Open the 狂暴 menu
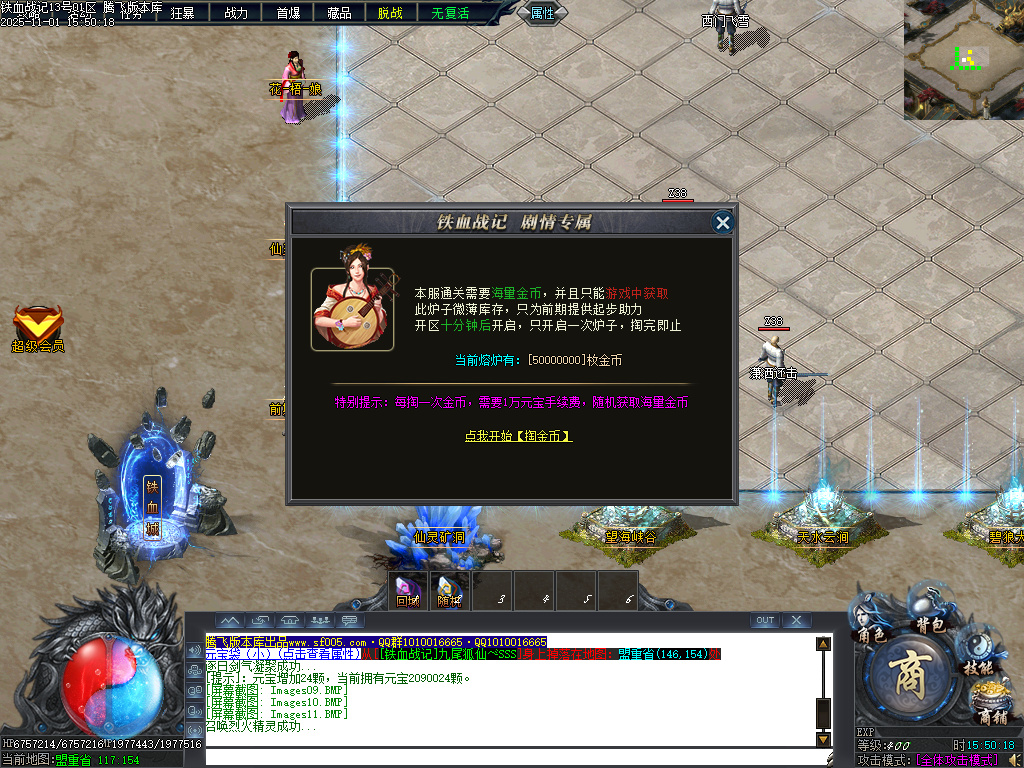 (x=183, y=13)
